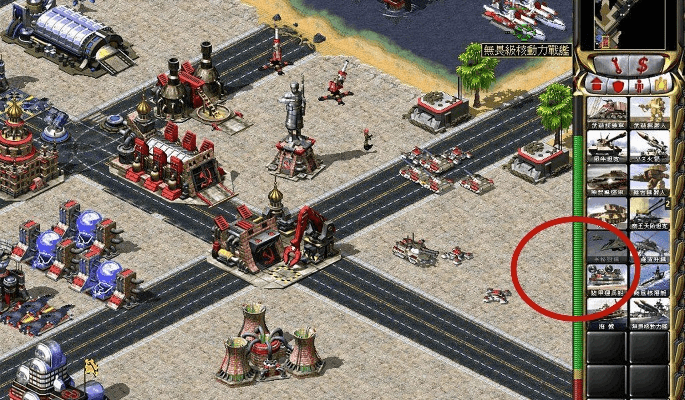Activate the wrench repair button
Viewport: 685px width, 400px height.
pos(610,62)
